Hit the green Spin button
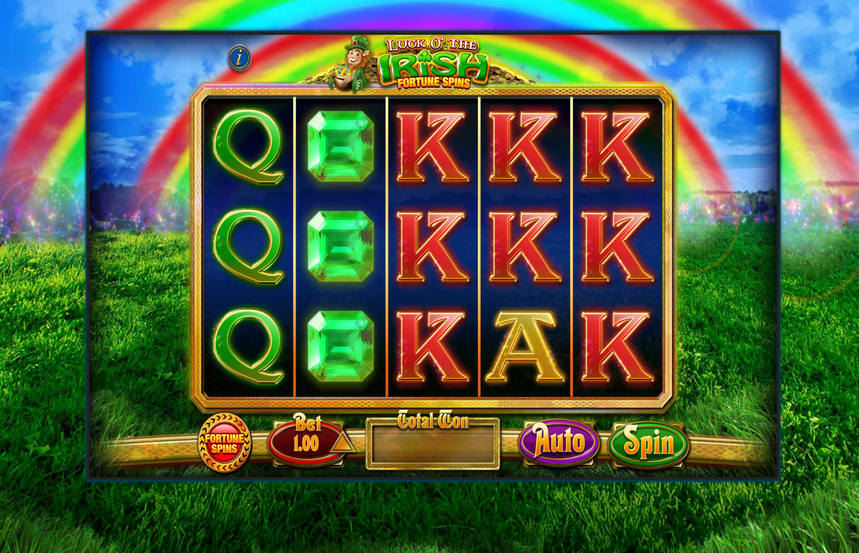 (x=649, y=443)
